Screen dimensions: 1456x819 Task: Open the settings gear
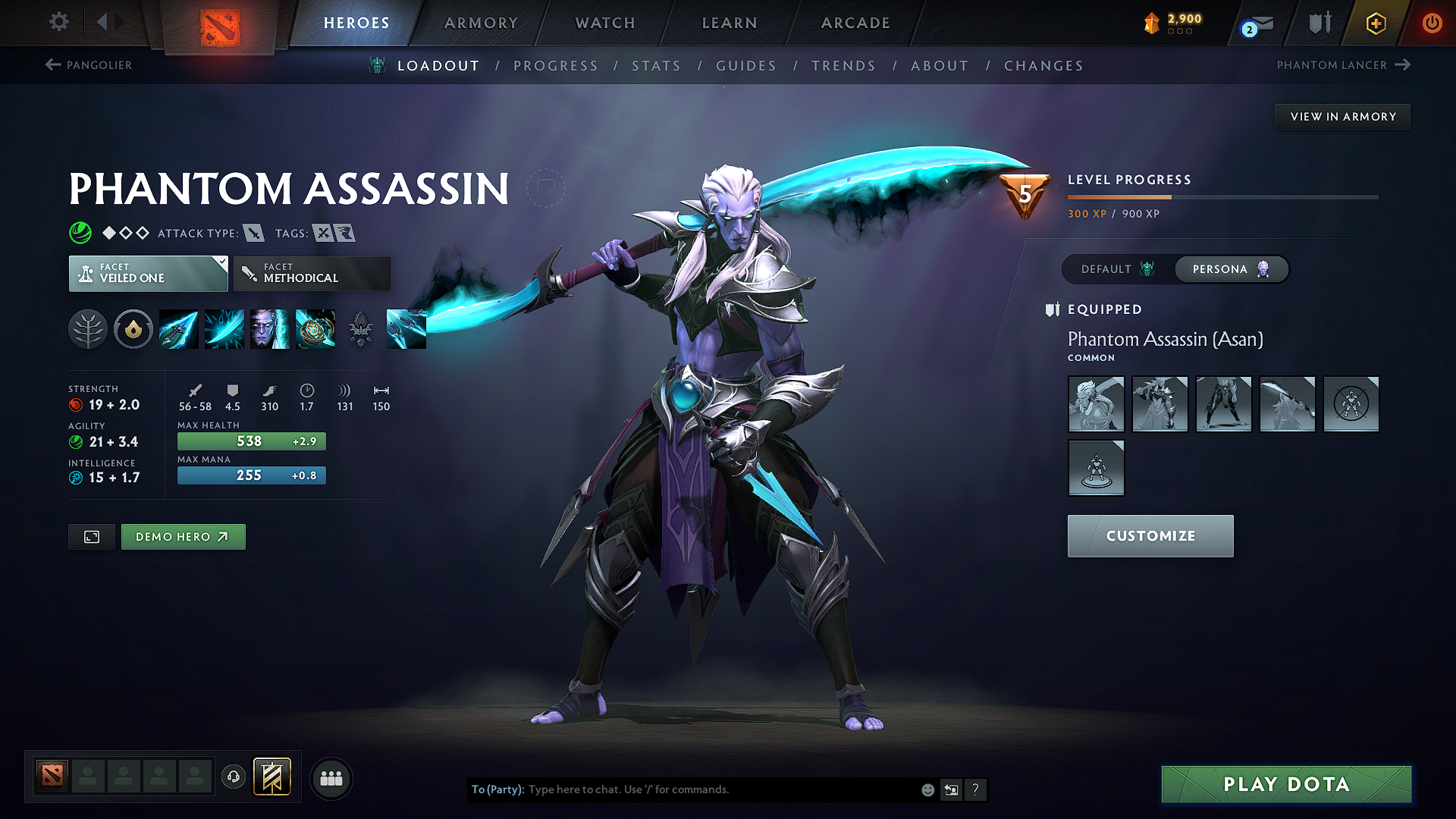coord(58,22)
